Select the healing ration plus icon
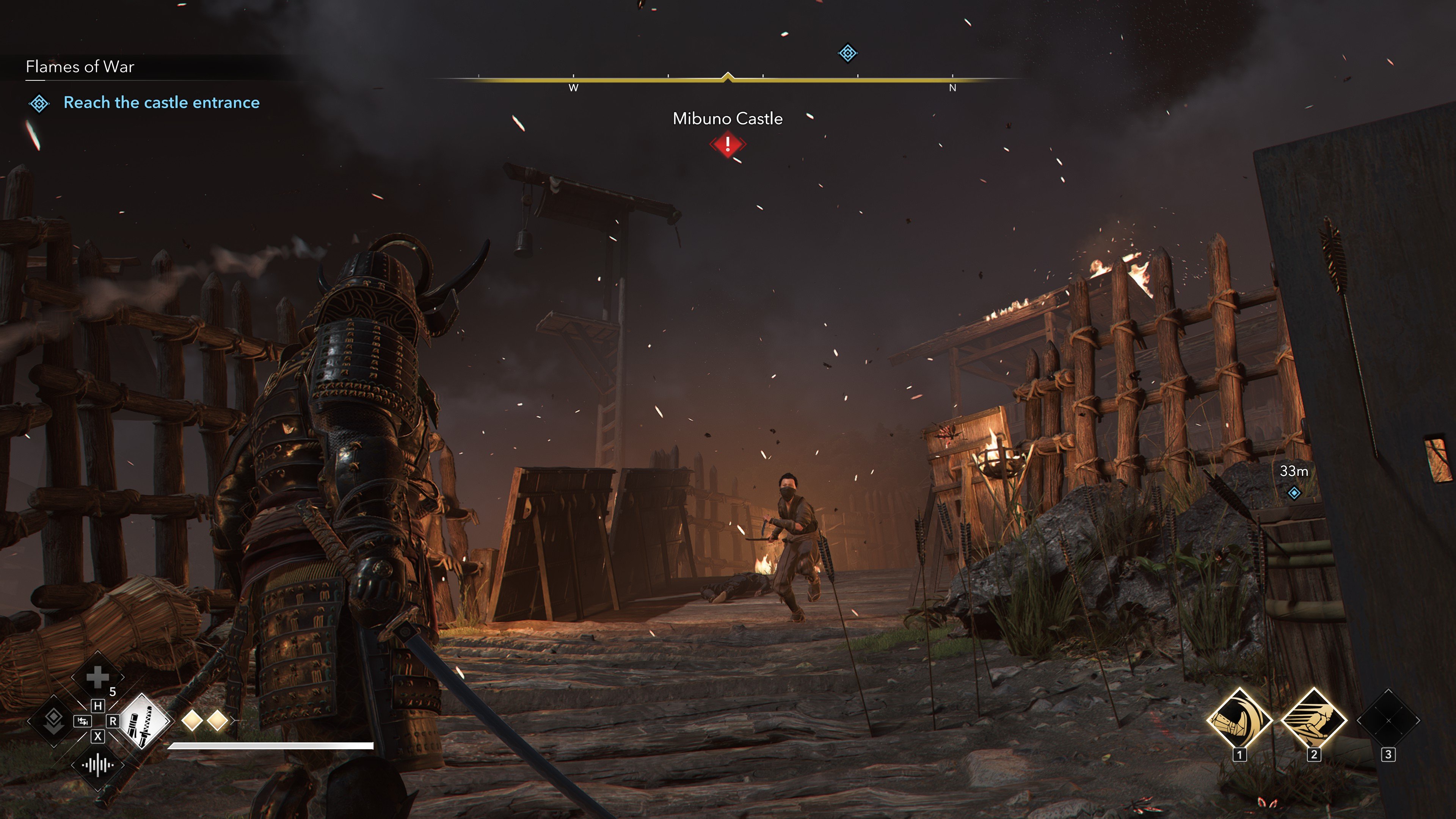The width and height of the screenshot is (1456, 819). [97, 676]
